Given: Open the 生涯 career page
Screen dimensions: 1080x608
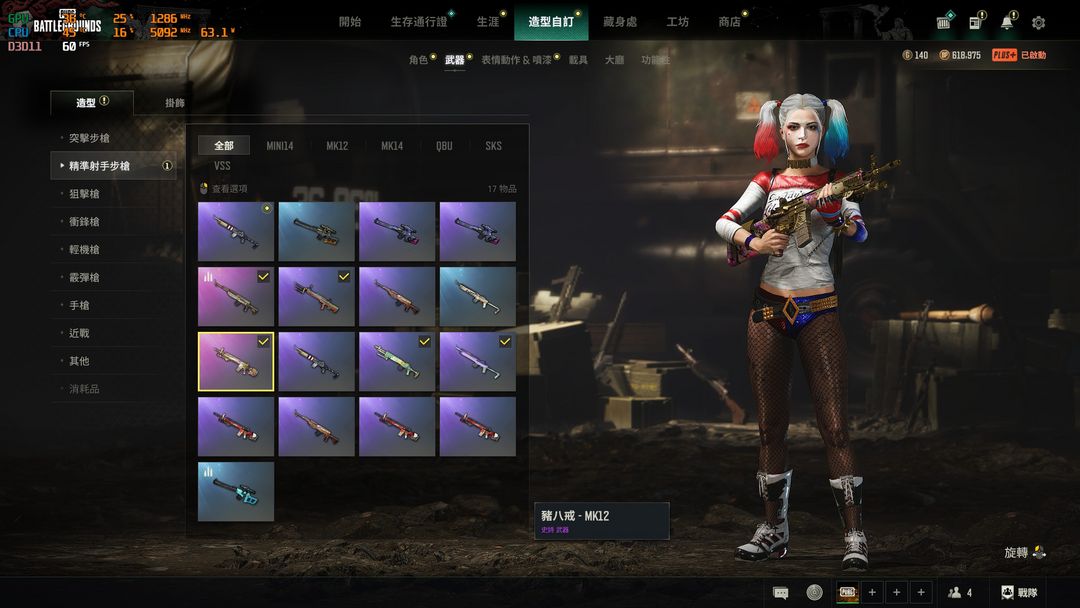Looking at the screenshot, I should coord(487,21).
